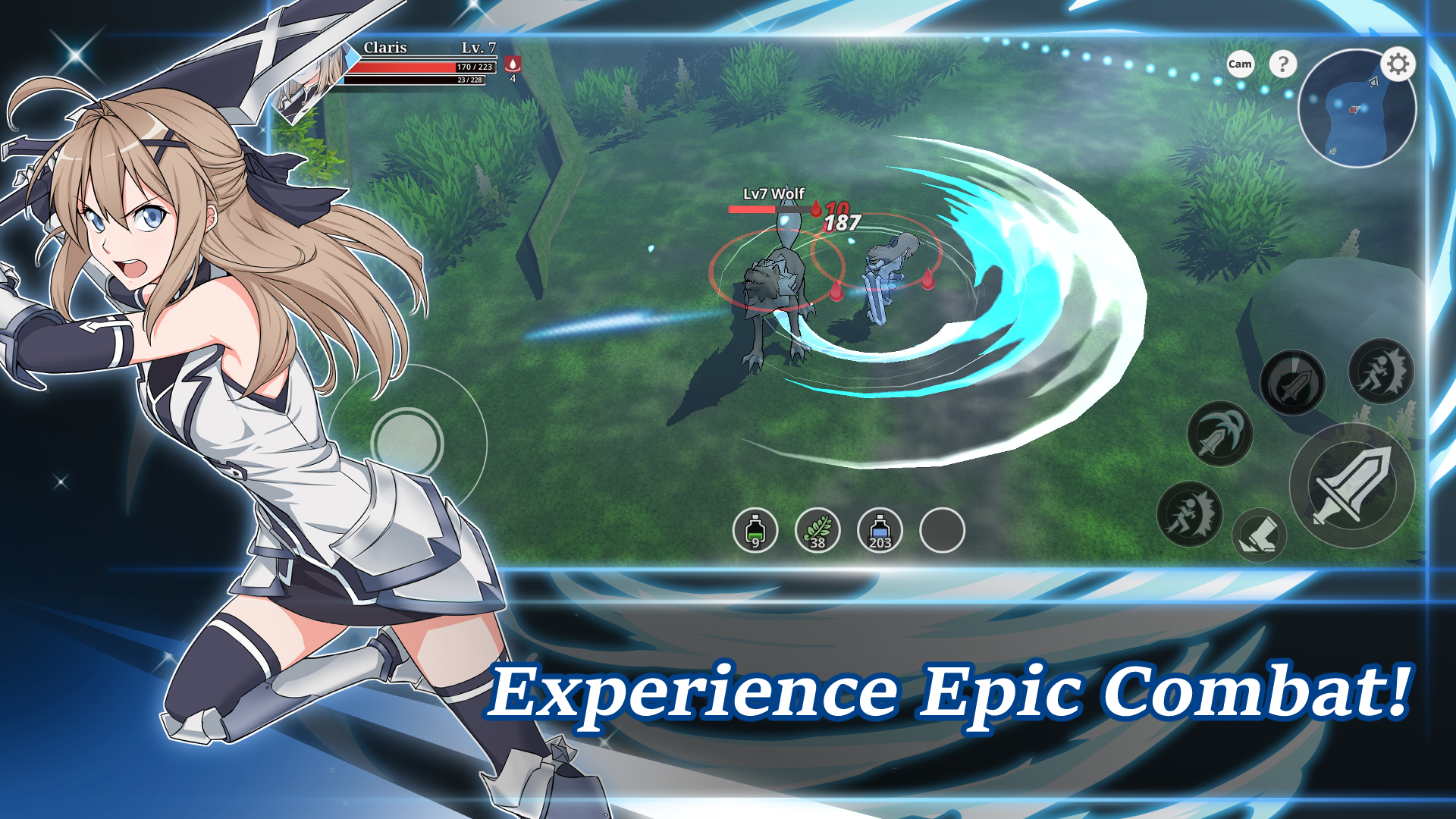Open help via the question mark button
The image size is (1456, 819).
point(1282,64)
